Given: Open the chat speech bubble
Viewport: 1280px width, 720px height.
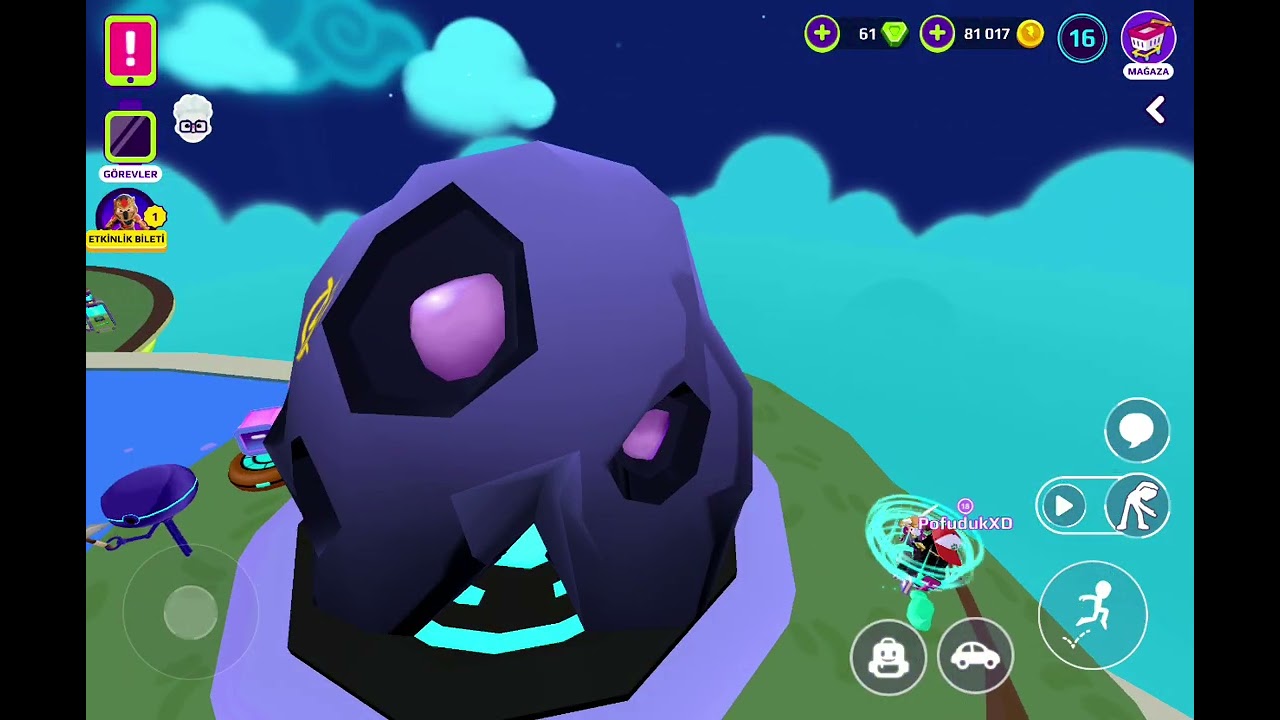Looking at the screenshot, I should [1137, 430].
